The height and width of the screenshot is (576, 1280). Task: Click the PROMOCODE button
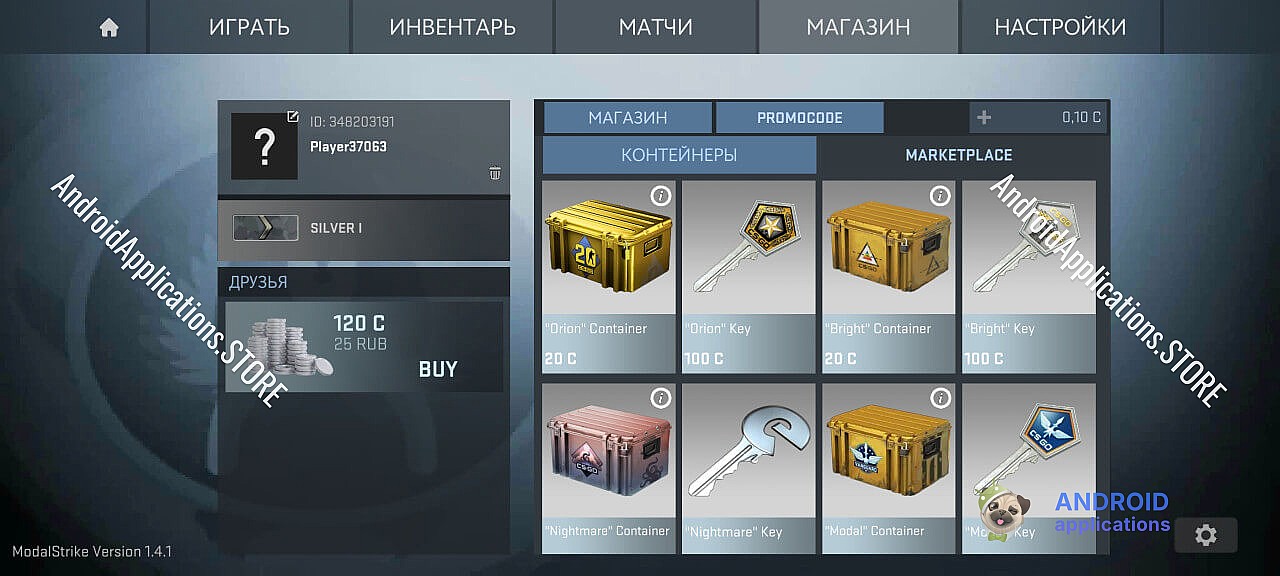tap(799, 118)
